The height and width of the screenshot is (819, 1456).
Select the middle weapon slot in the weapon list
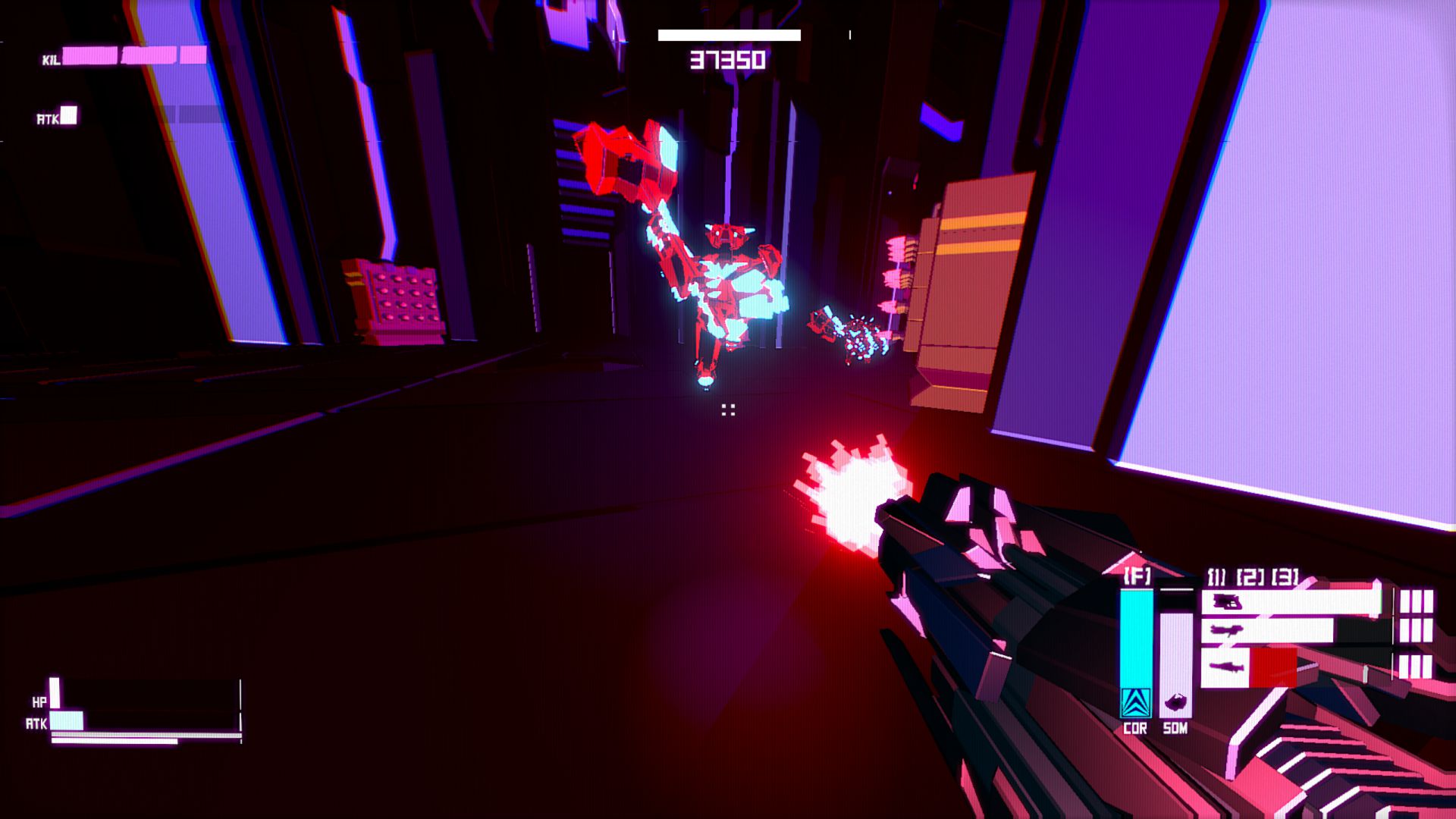click(1266, 631)
